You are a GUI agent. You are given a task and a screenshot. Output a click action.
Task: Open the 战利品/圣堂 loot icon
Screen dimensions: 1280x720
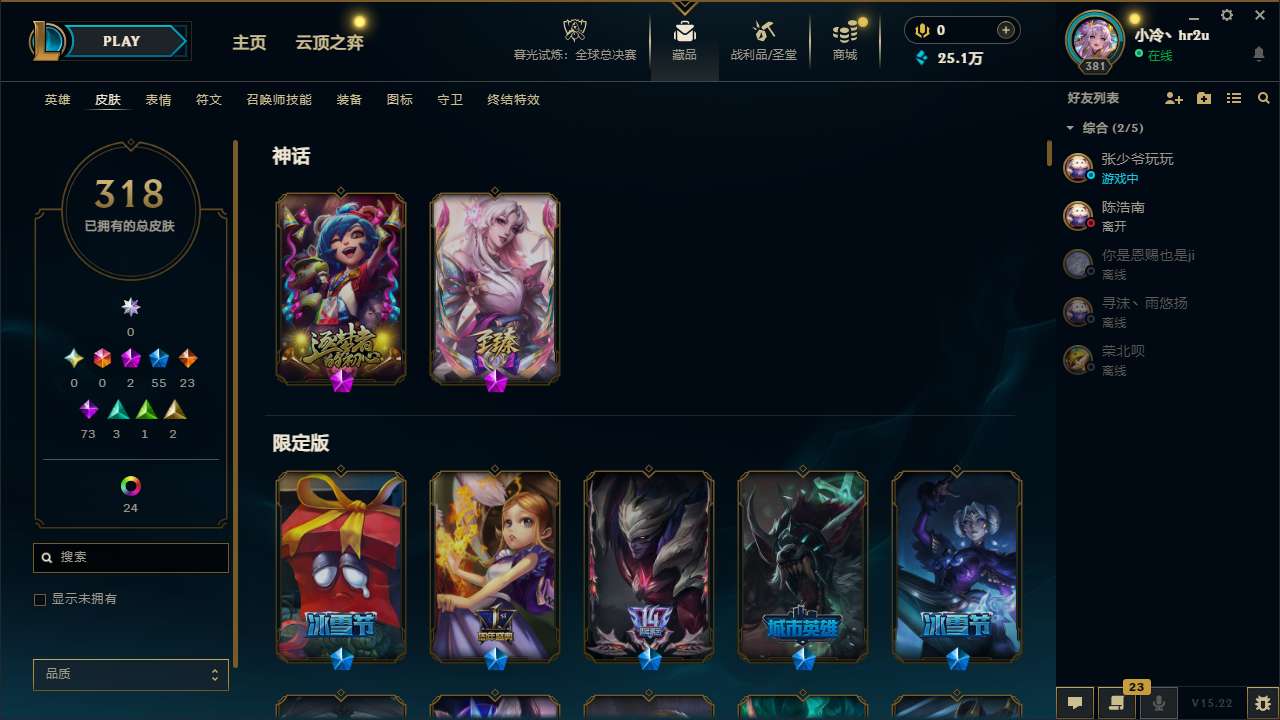point(763,30)
